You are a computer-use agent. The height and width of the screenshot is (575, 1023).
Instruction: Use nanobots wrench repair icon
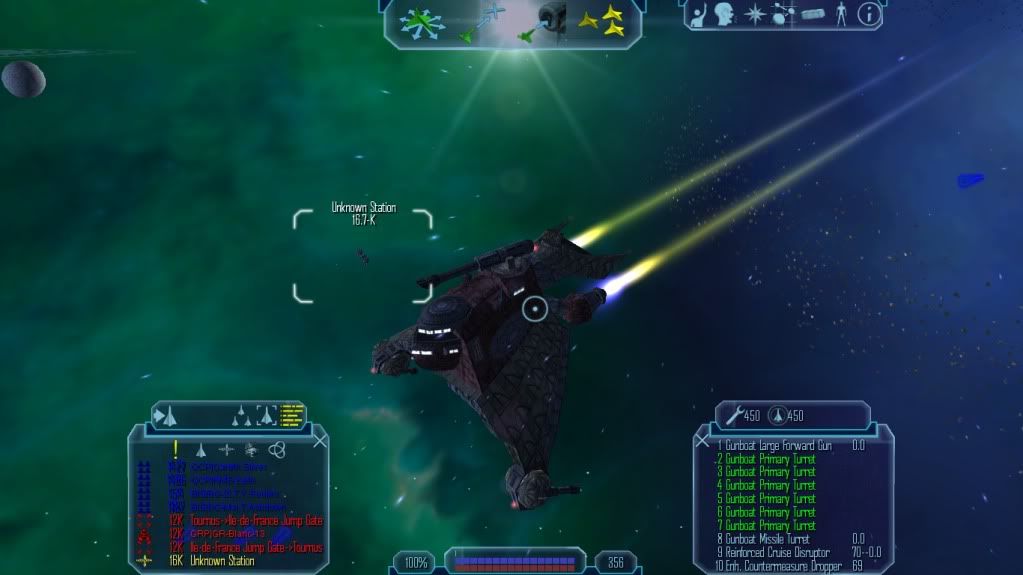point(728,416)
